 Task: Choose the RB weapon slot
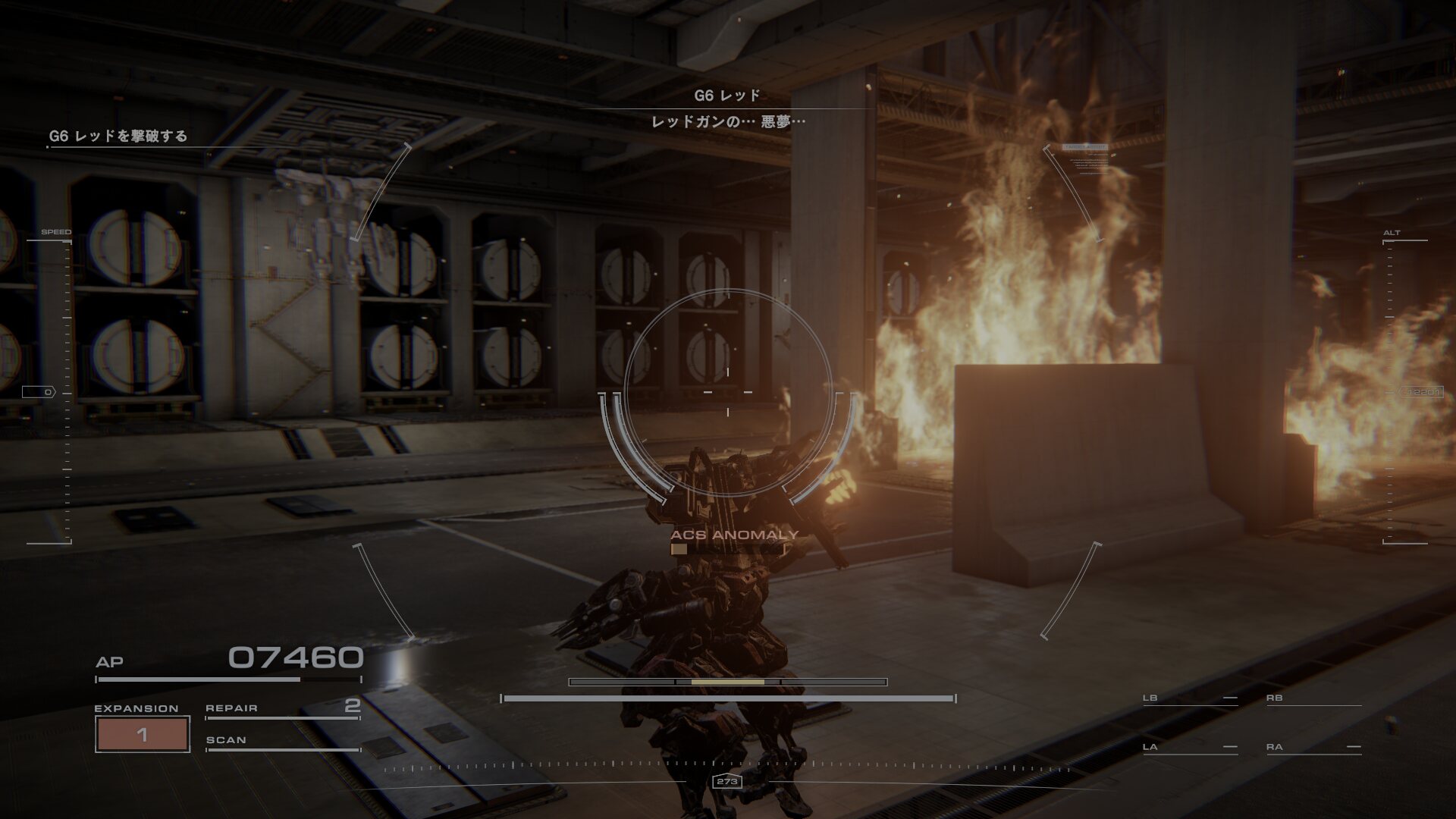[1313, 698]
